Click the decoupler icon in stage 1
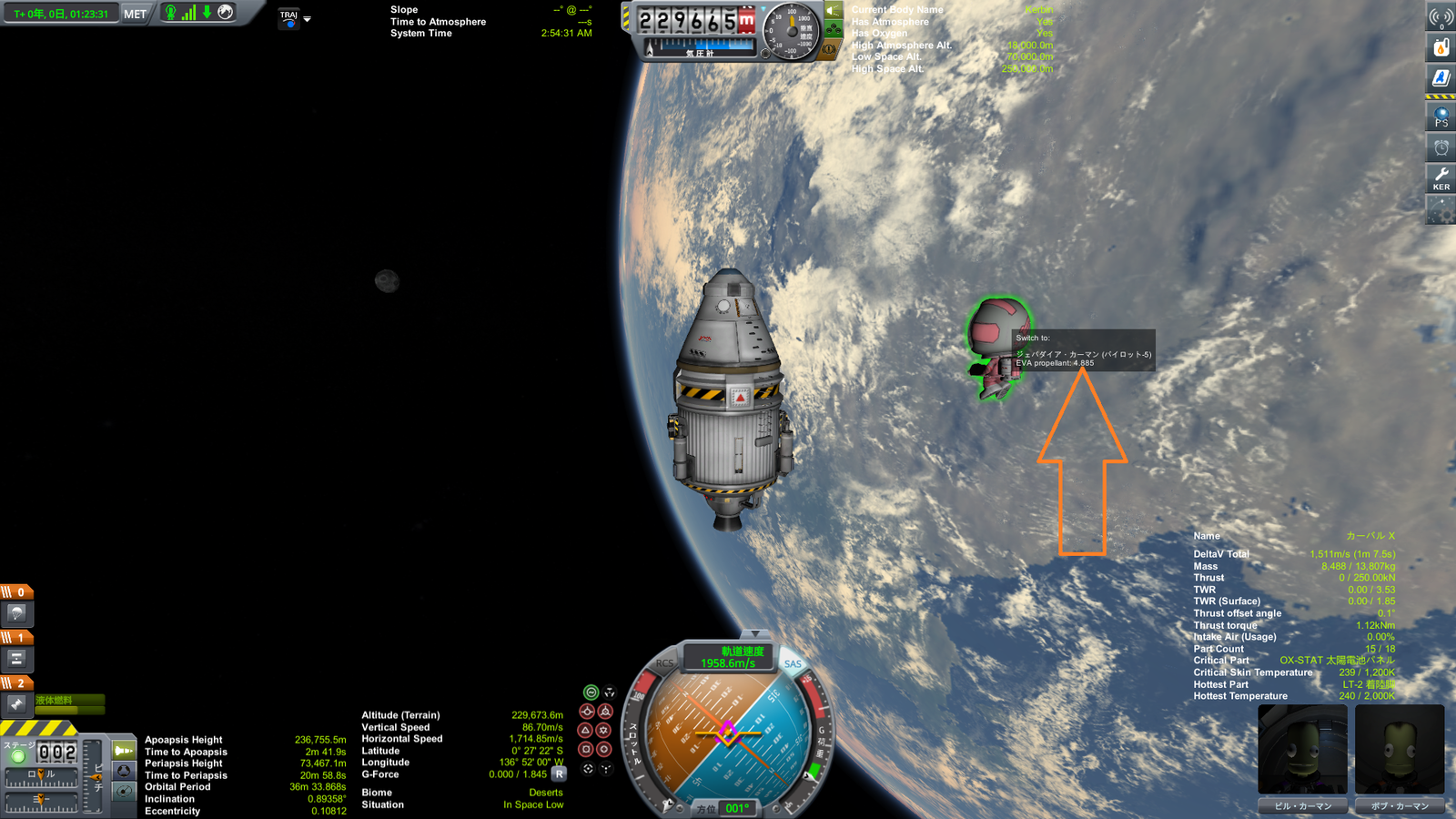Image resolution: width=1456 pixels, height=819 pixels. tap(16, 659)
